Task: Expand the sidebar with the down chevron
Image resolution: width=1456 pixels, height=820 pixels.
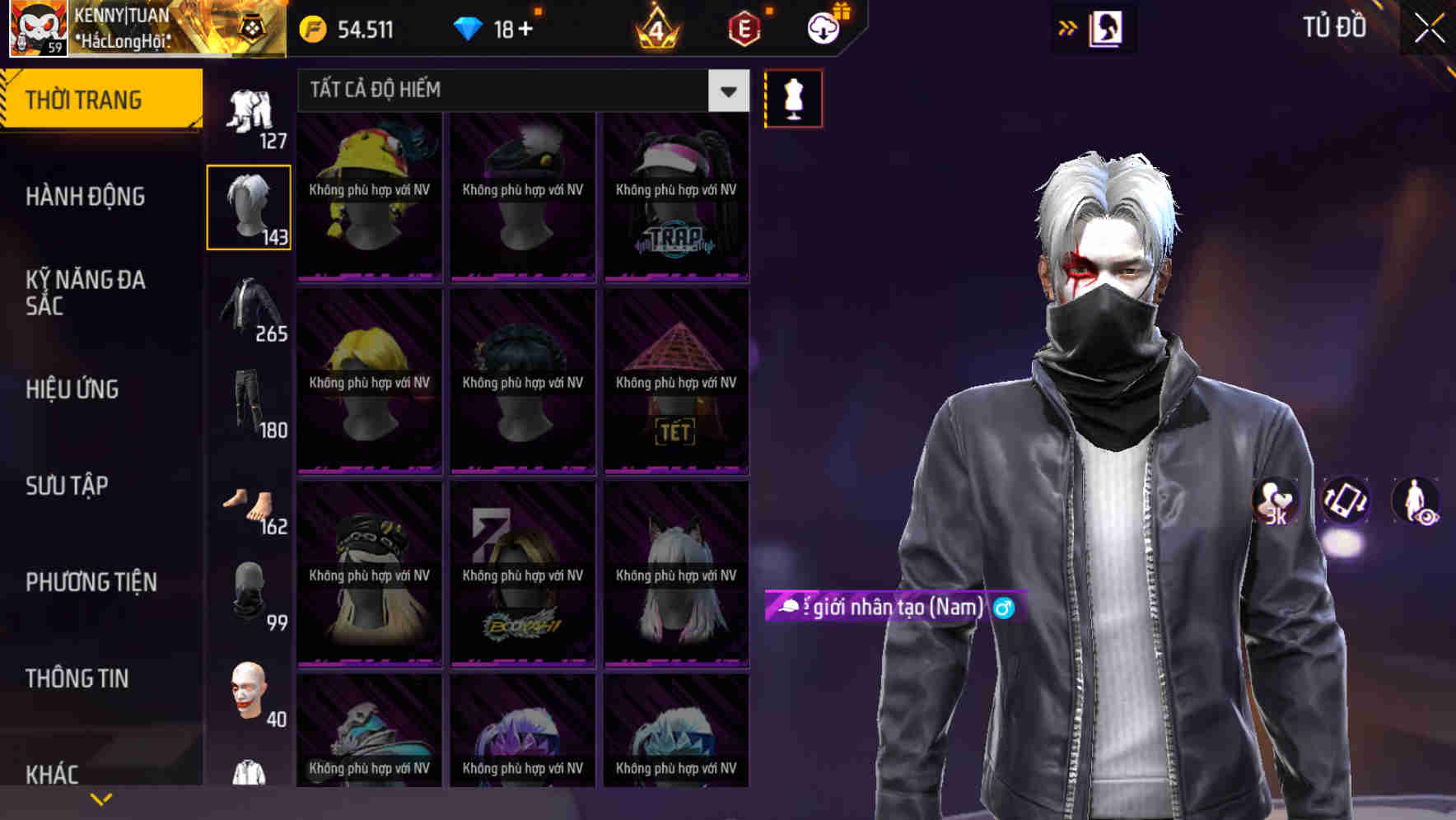Action: point(101,798)
